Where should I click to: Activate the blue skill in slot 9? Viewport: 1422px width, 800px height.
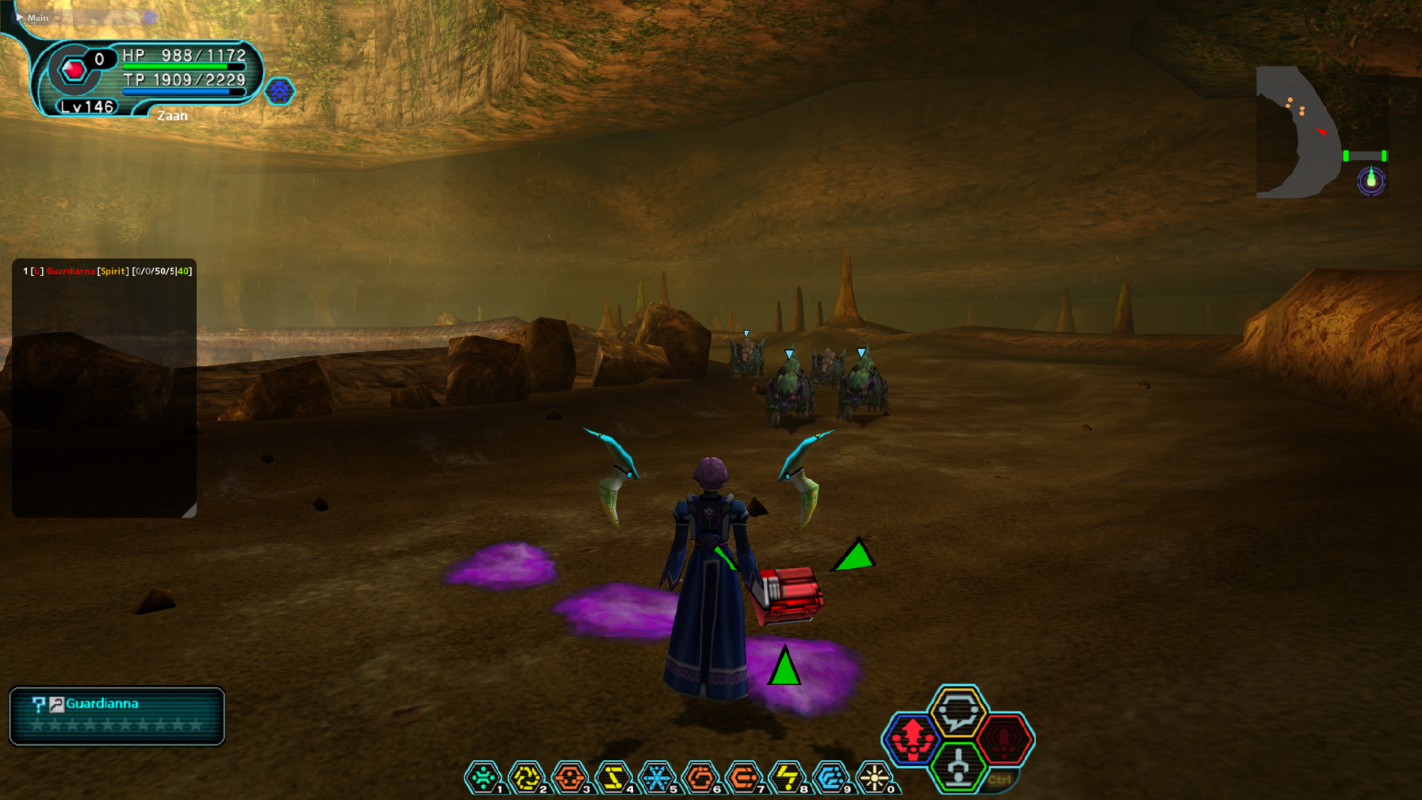830,777
